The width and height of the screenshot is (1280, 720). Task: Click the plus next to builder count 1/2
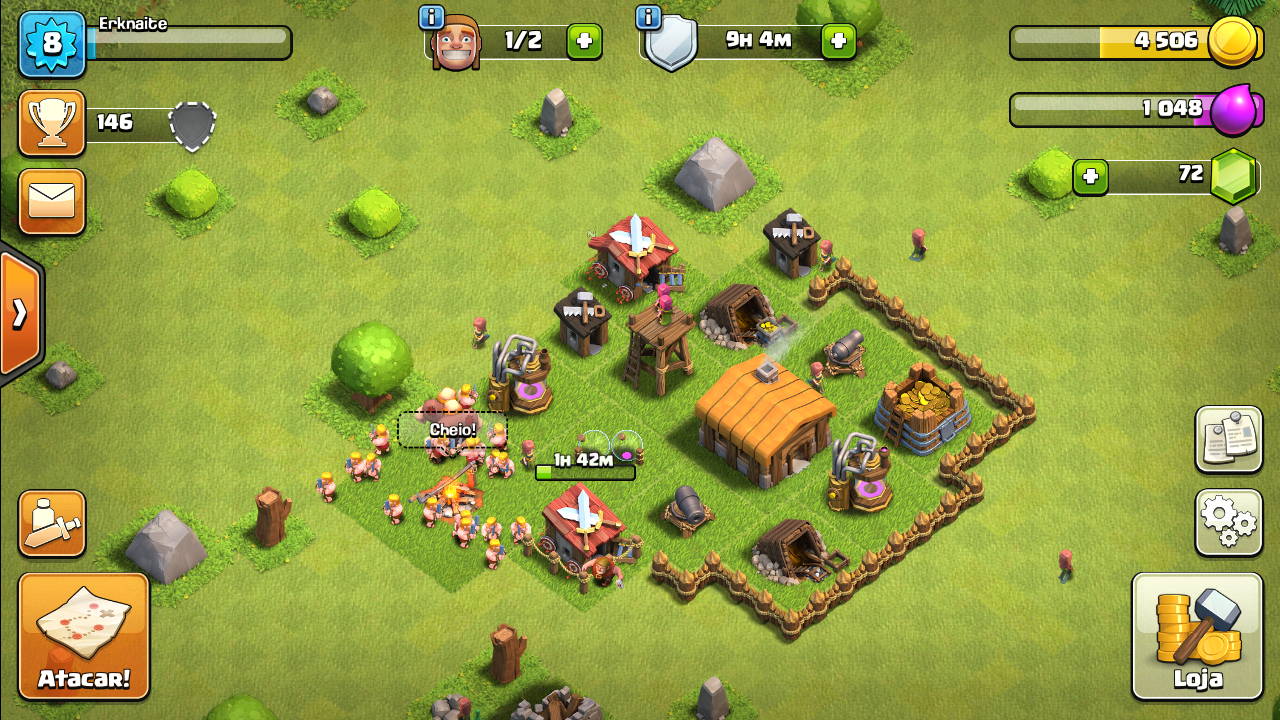click(x=583, y=41)
